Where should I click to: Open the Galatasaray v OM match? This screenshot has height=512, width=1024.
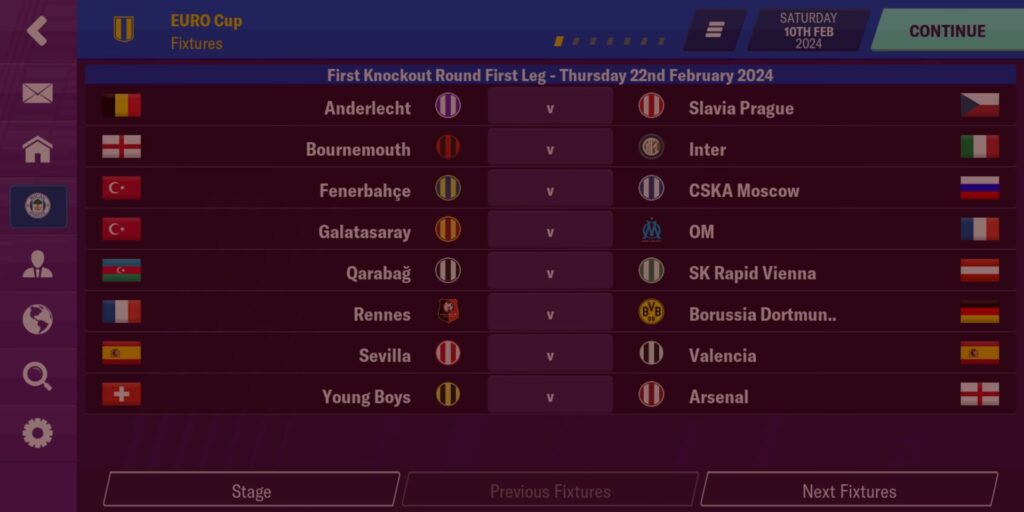tap(550, 232)
